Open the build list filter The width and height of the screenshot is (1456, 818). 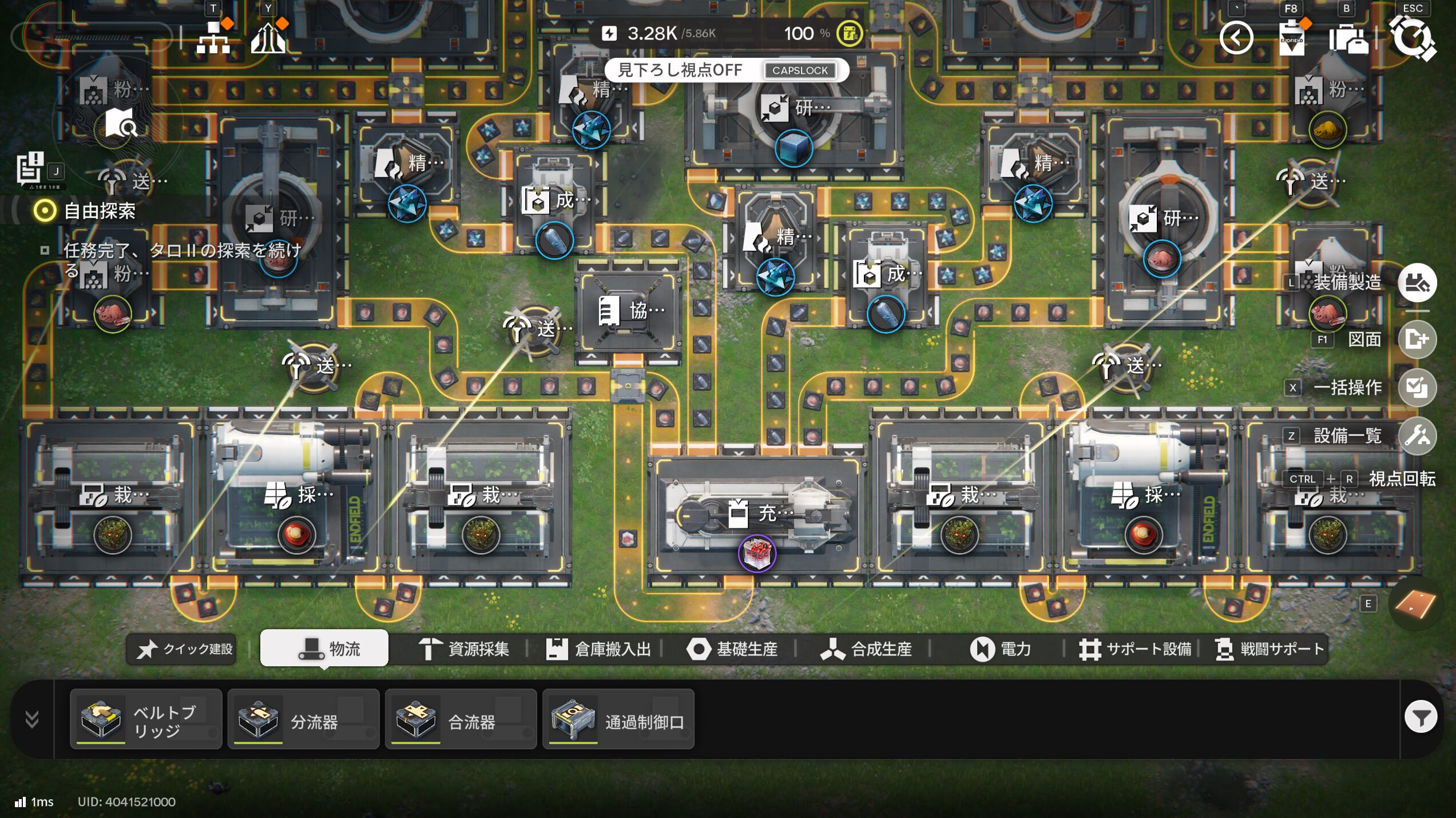pyautogui.click(x=1421, y=717)
